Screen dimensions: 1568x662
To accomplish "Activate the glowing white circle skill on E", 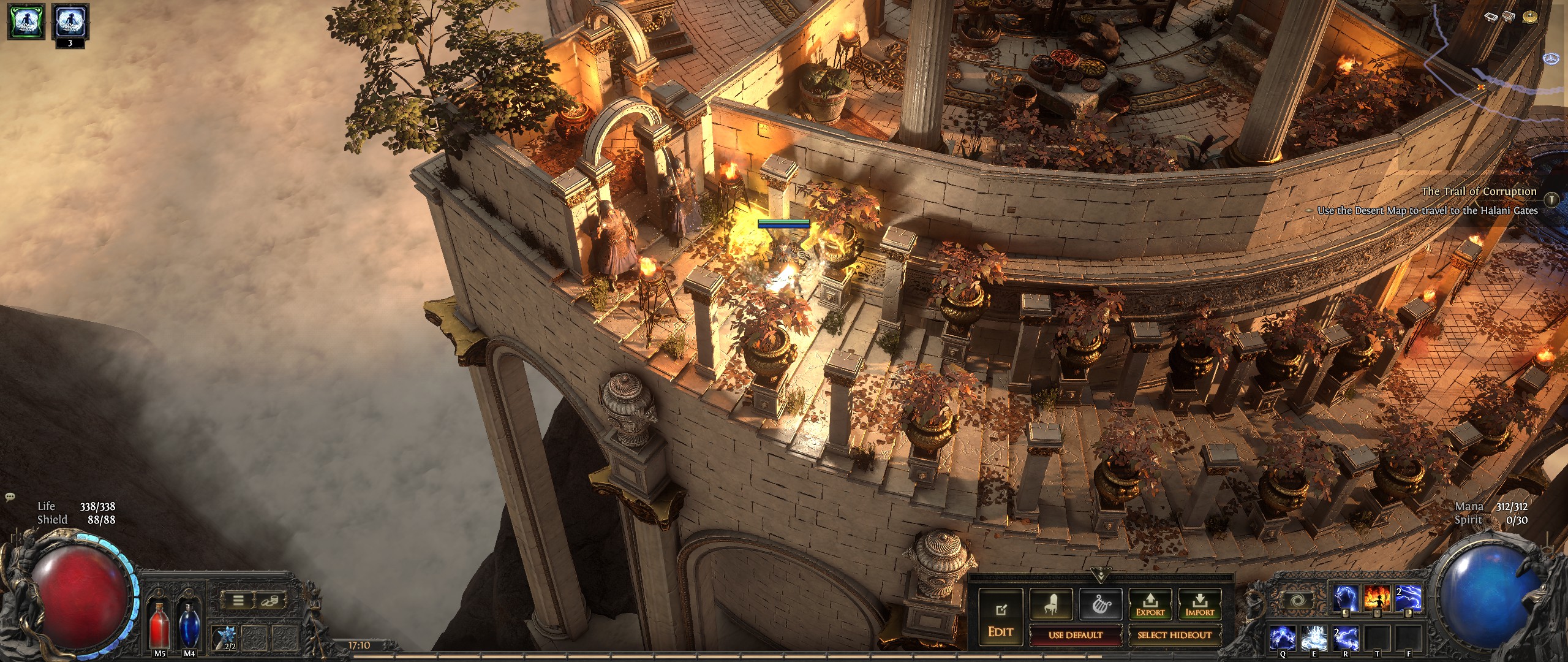I will click(1316, 638).
